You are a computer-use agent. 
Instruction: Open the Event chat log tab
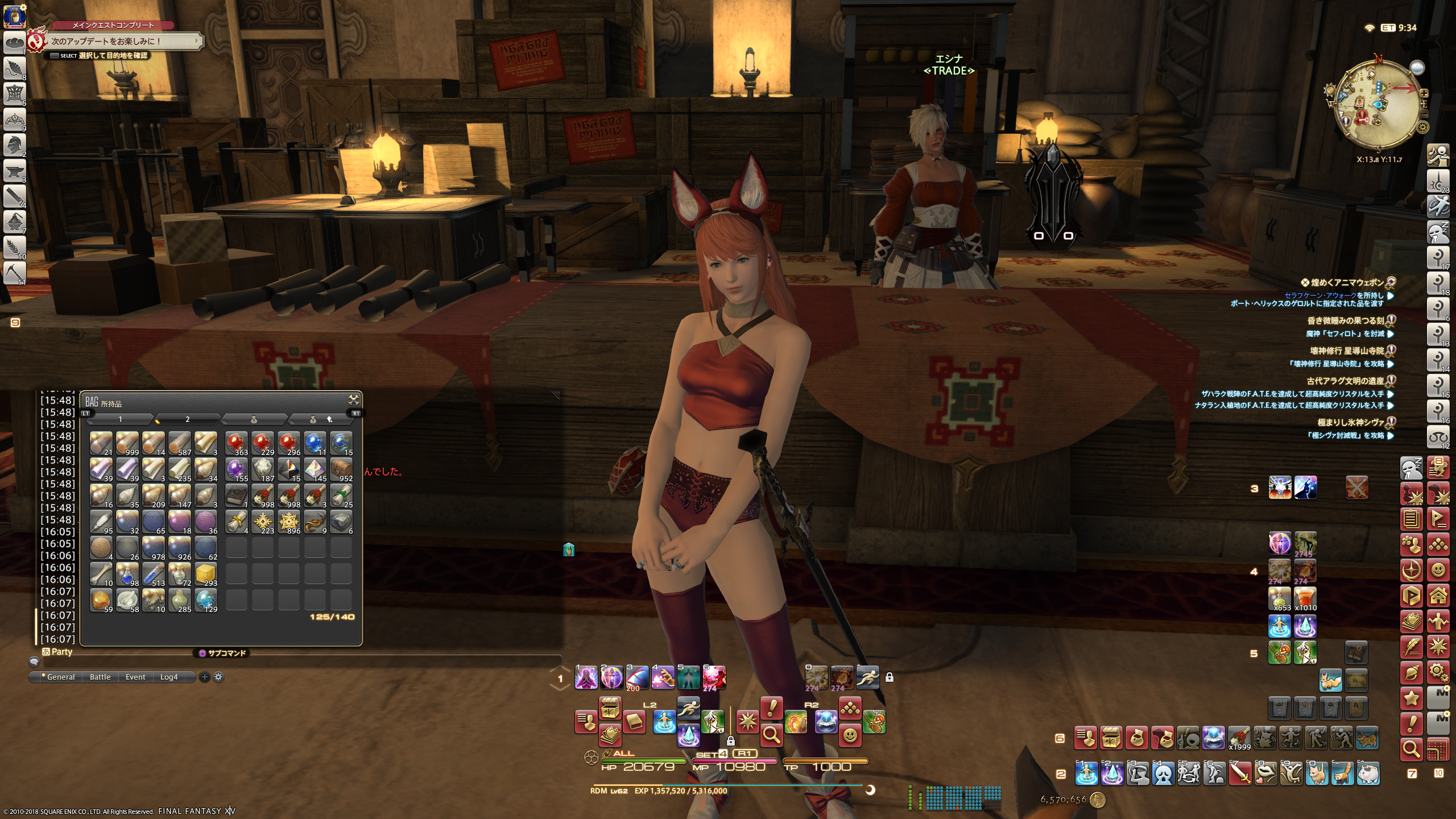pyautogui.click(x=135, y=677)
